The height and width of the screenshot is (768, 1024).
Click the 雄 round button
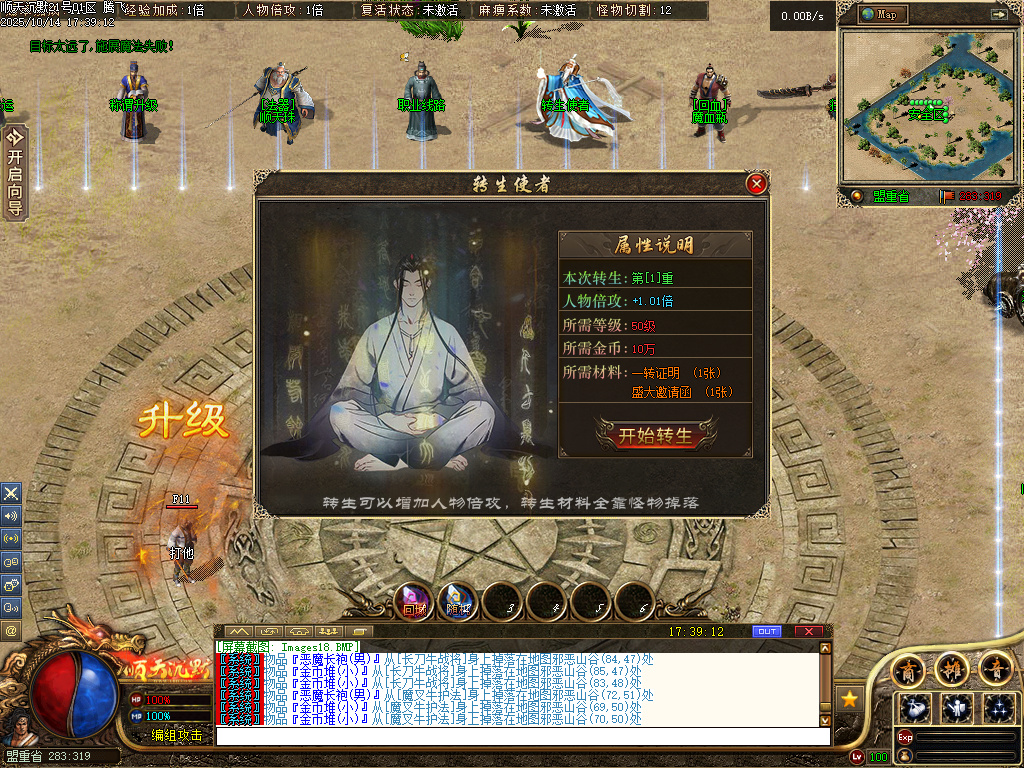coord(952,667)
